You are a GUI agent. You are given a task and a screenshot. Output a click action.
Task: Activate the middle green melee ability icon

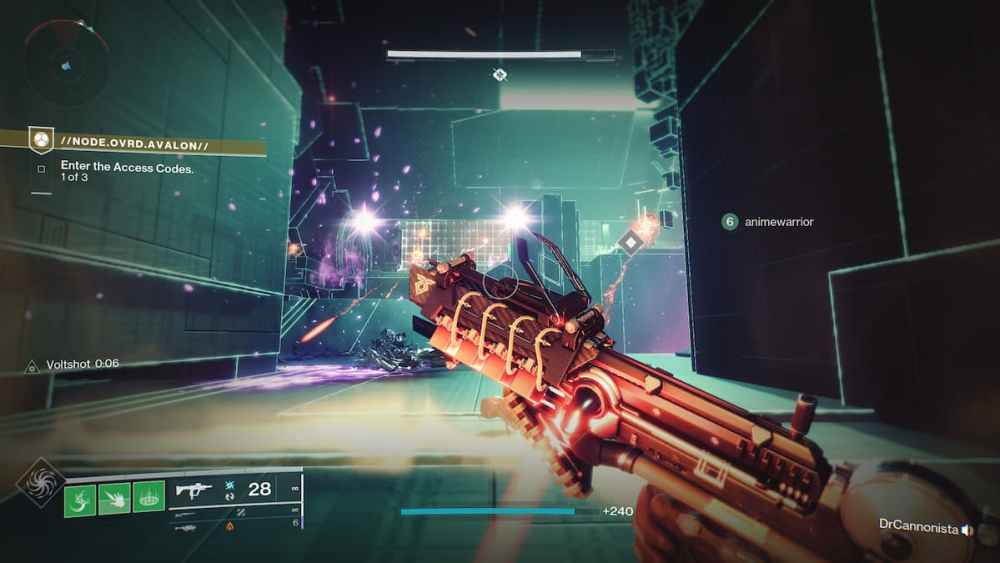tap(114, 498)
